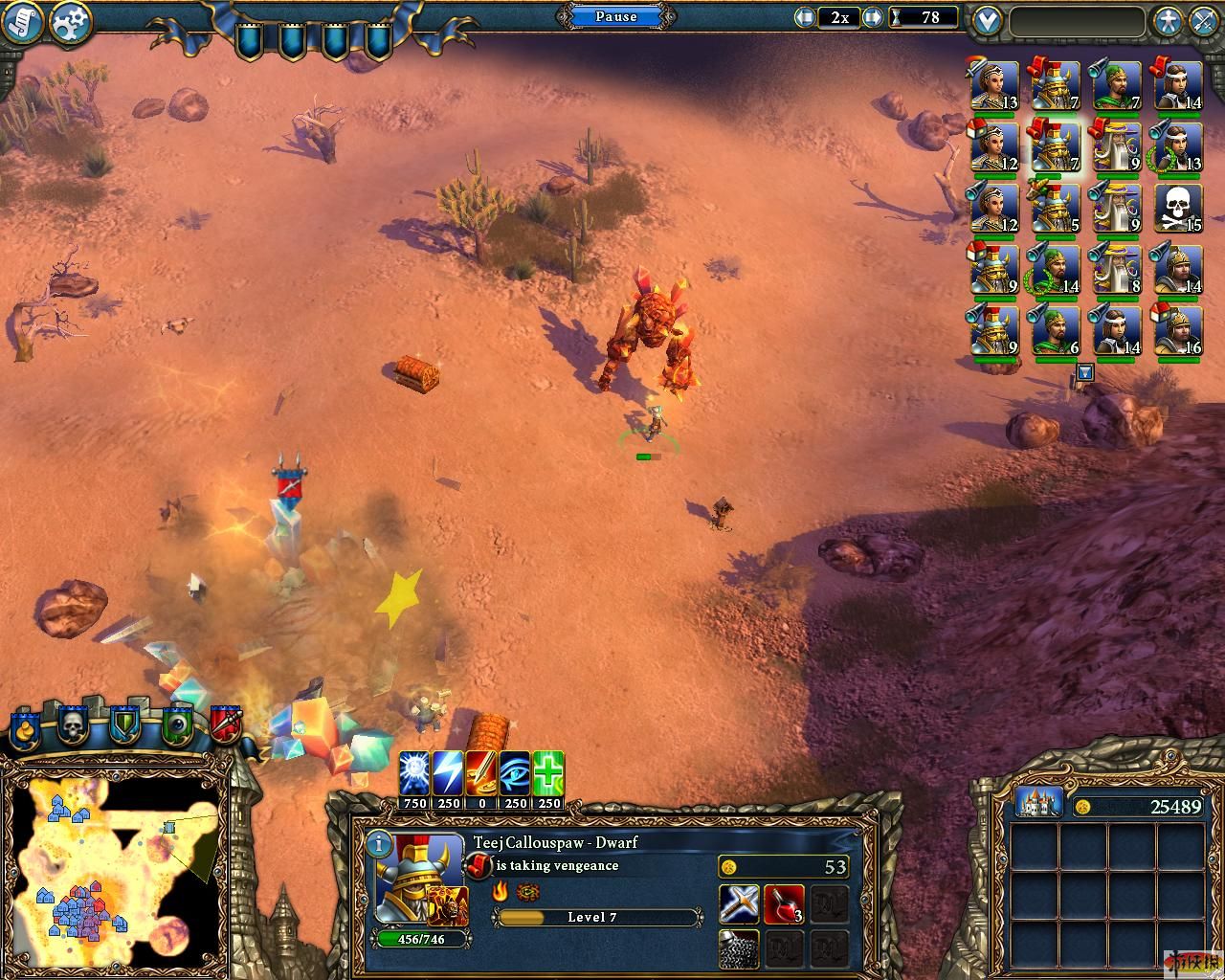Increase game speed with the right arrow
This screenshot has height=980, width=1225.
coord(872,17)
